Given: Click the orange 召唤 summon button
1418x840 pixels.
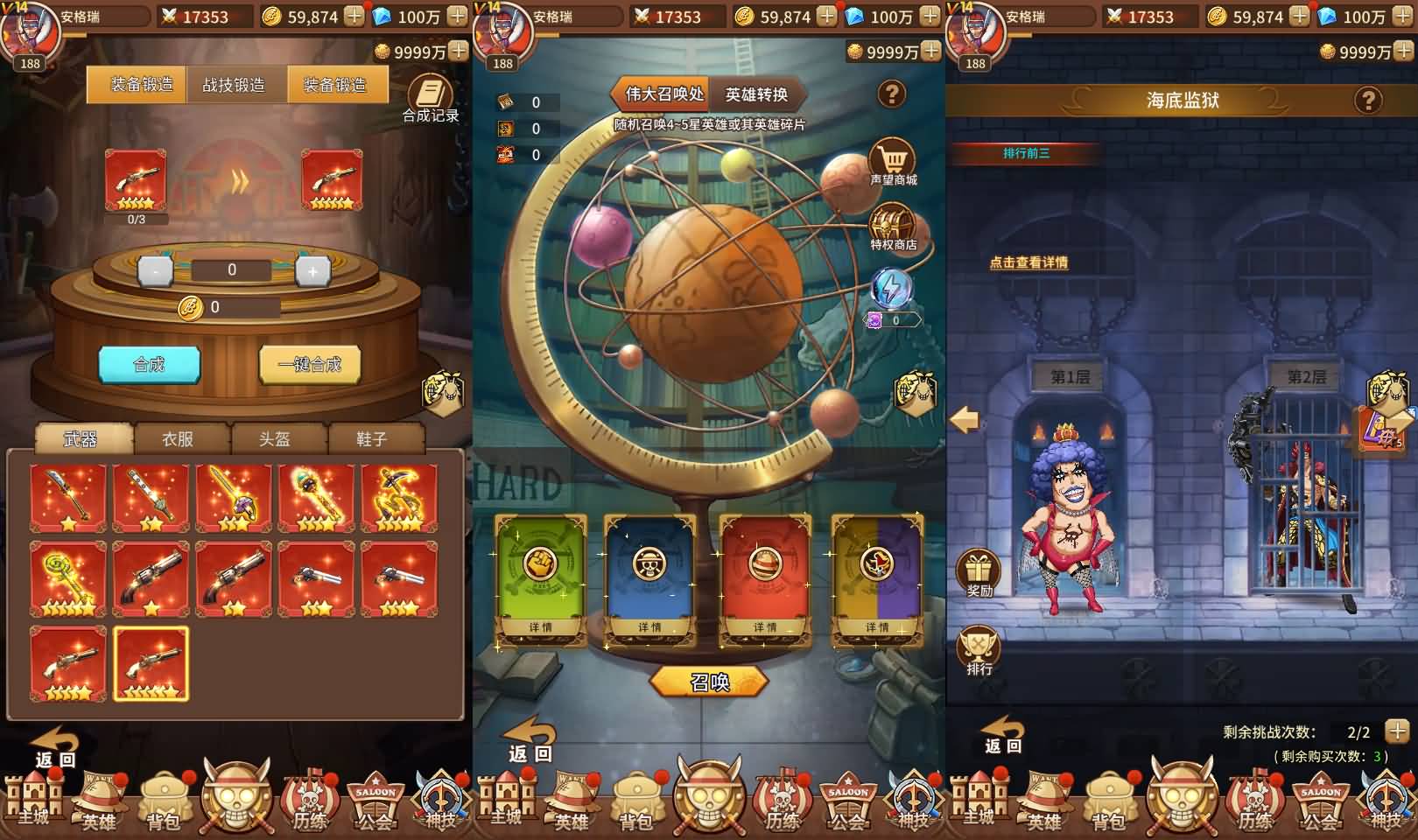Looking at the screenshot, I should click(x=709, y=682).
